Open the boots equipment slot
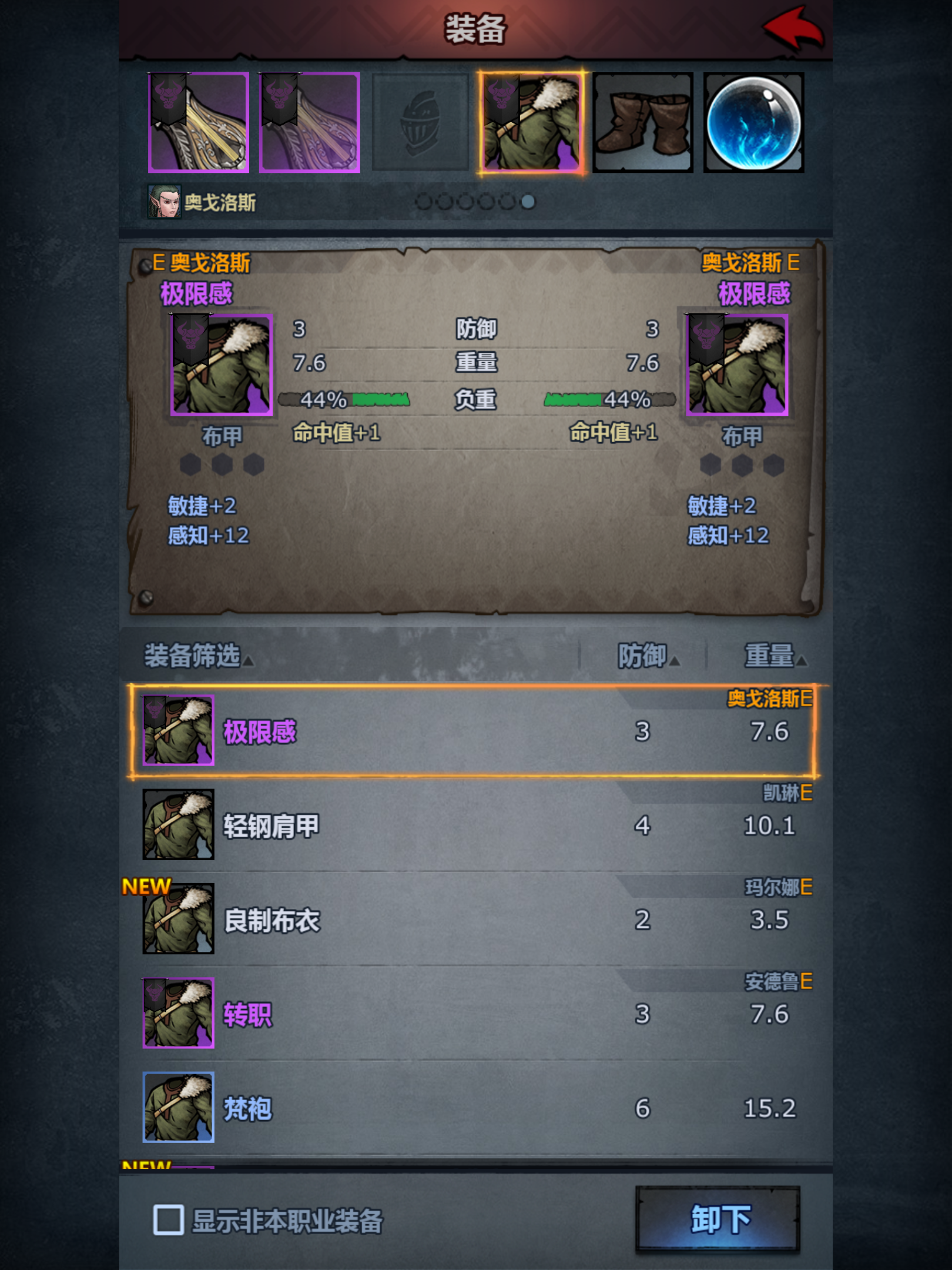The height and width of the screenshot is (1270, 952). [642, 122]
